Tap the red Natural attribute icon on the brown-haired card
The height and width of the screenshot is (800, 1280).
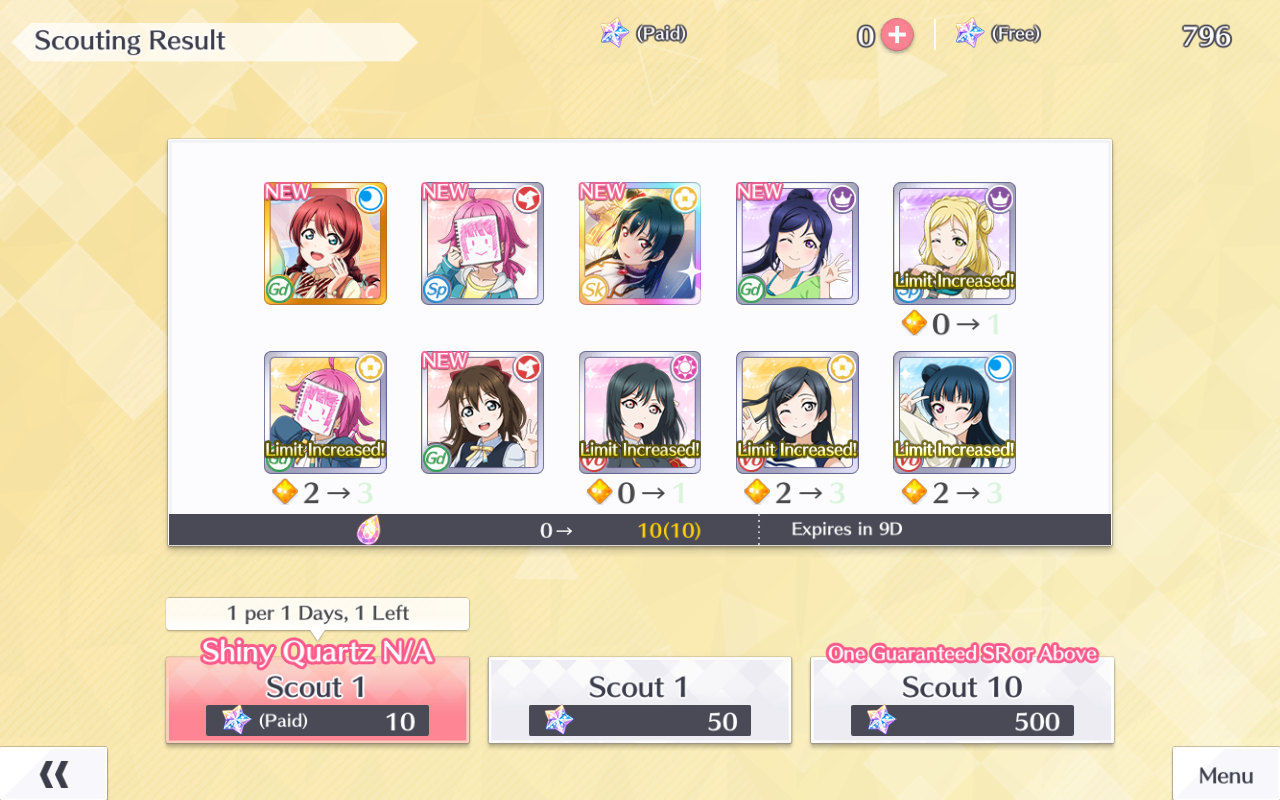click(527, 367)
